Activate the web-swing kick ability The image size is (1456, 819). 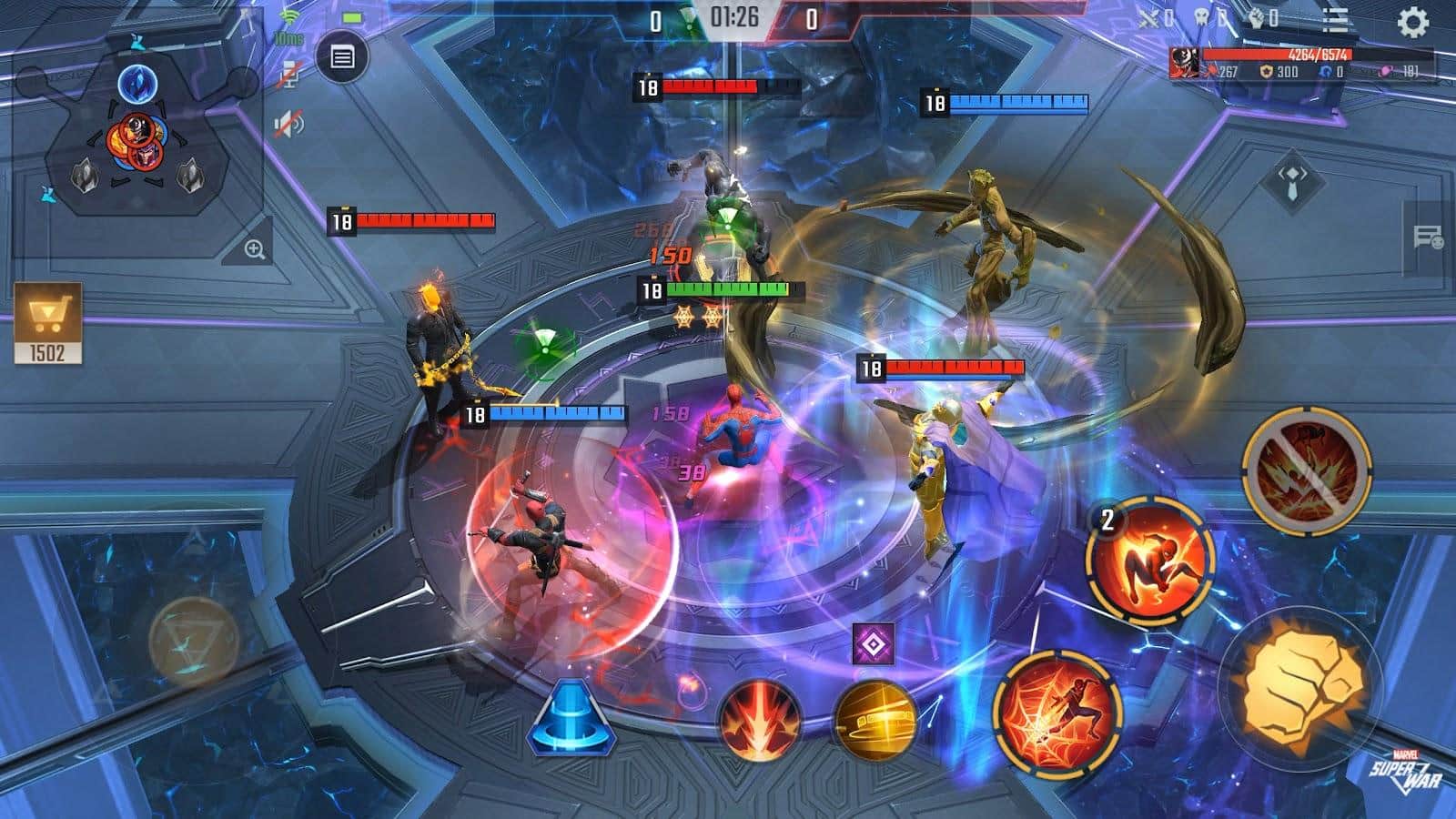[x=1057, y=711]
